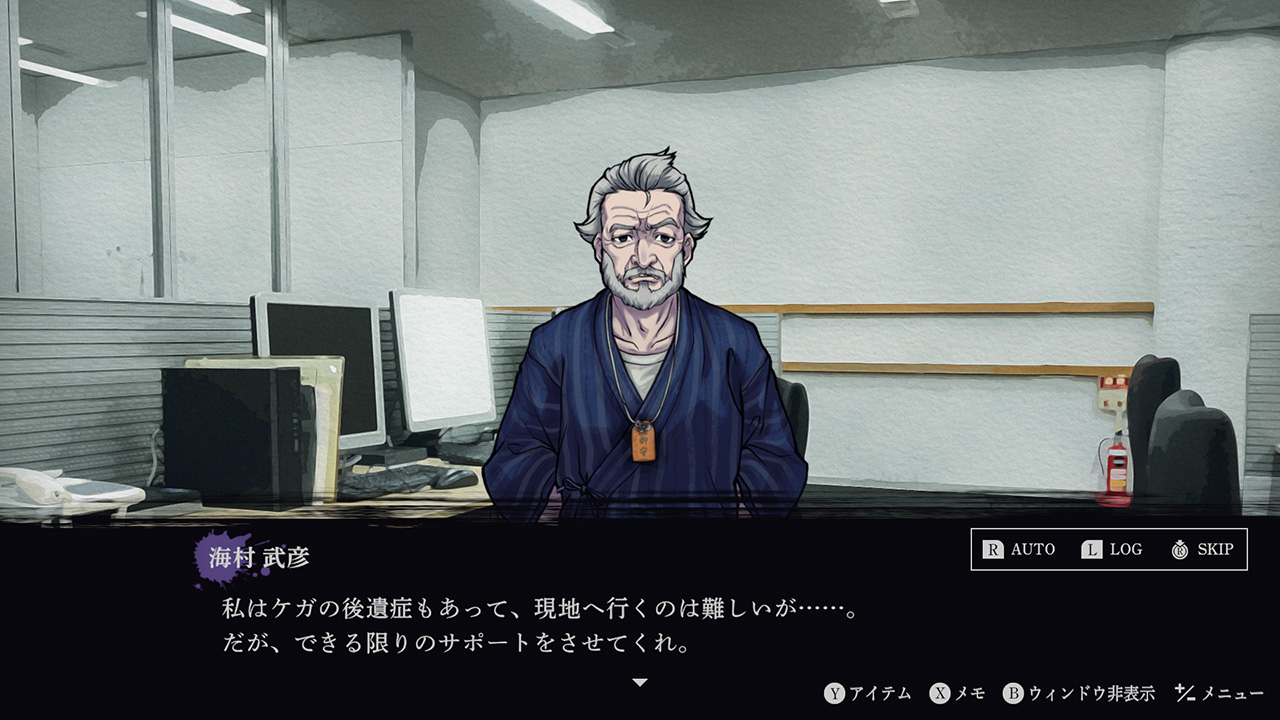The image size is (1280, 720).
Task: Activate SKIP for the dialogue
Action: [1202, 549]
